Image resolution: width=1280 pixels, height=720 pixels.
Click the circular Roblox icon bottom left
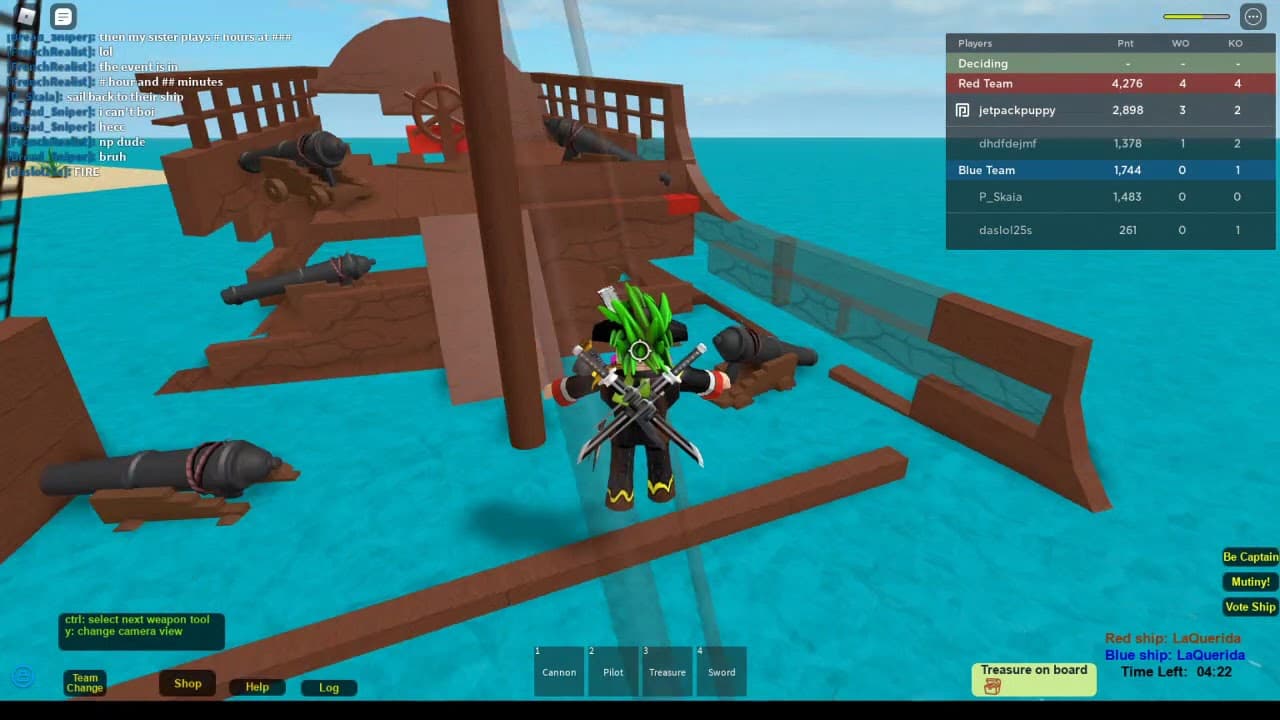click(22, 677)
